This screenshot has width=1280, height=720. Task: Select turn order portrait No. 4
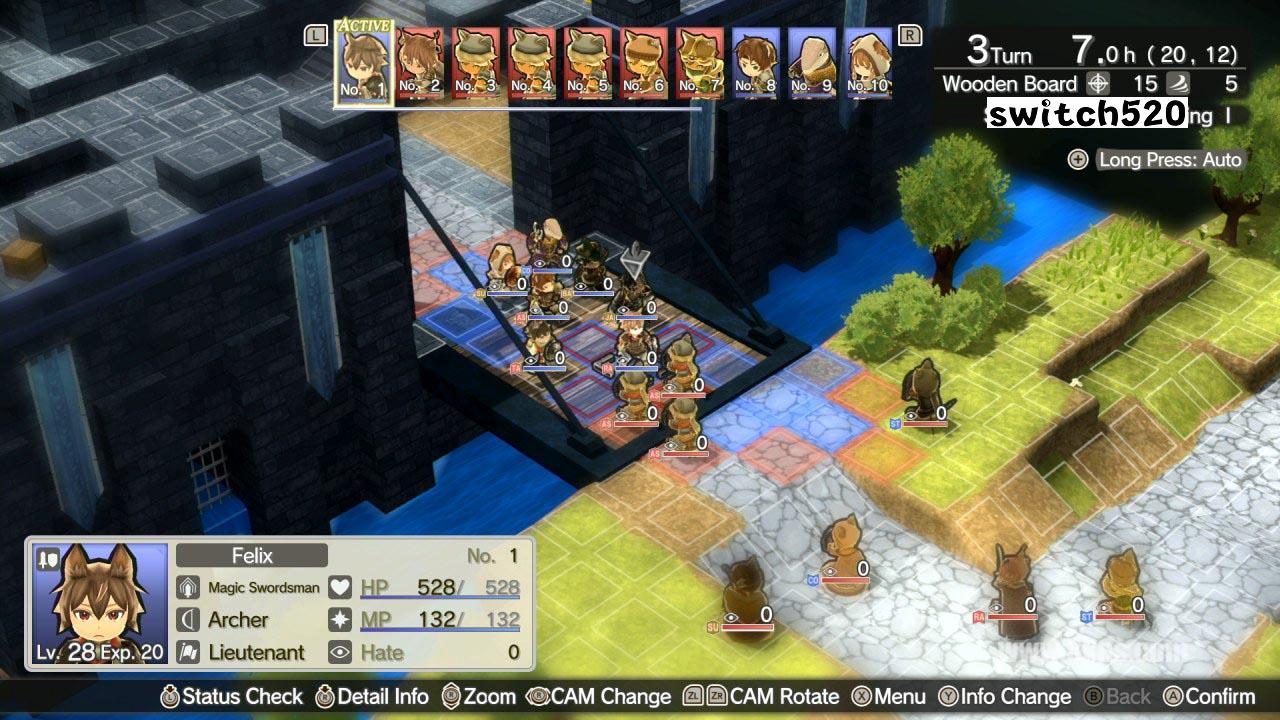pos(532,62)
